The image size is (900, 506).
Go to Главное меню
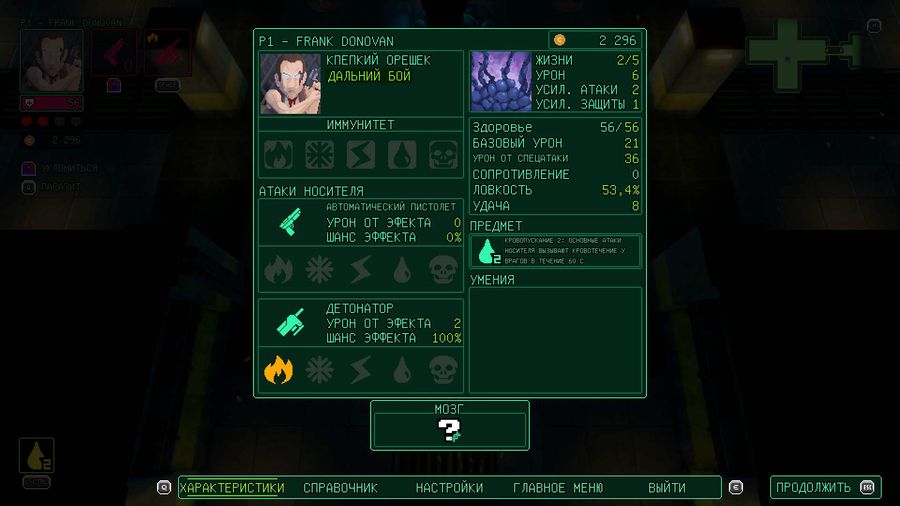point(558,488)
